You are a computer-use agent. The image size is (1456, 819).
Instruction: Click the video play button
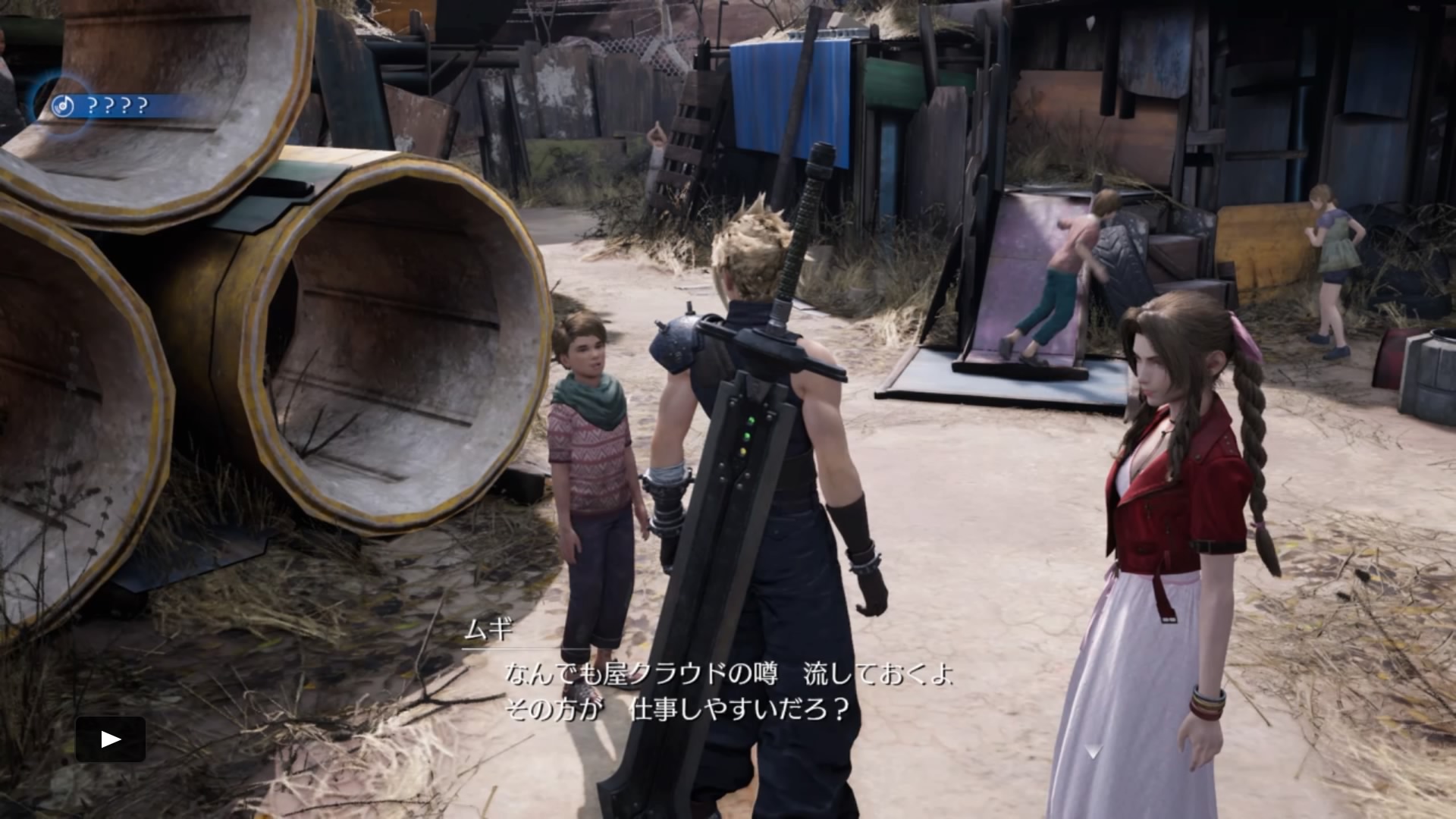(111, 739)
